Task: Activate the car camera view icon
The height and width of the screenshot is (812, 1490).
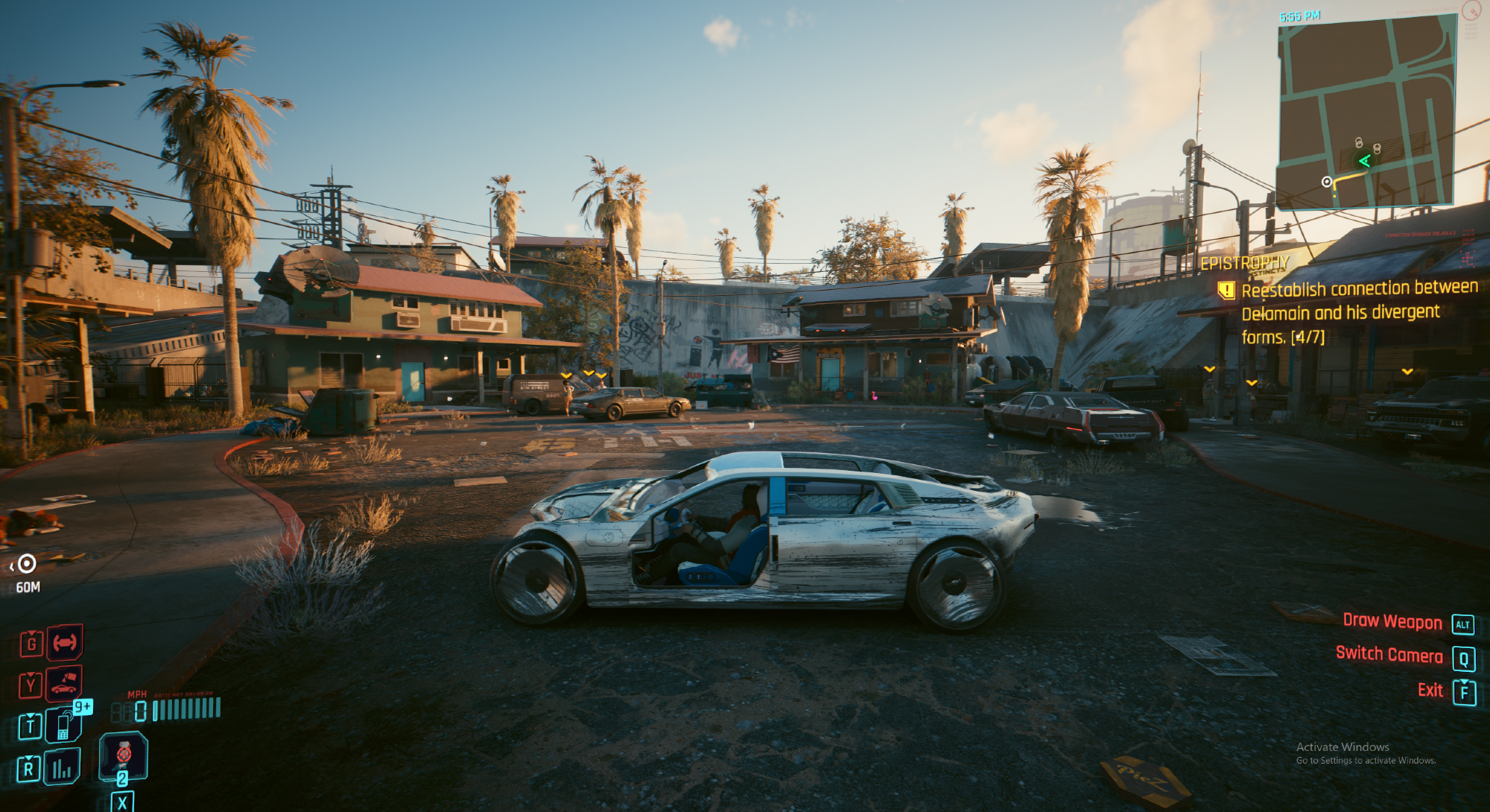Action: [x=64, y=683]
